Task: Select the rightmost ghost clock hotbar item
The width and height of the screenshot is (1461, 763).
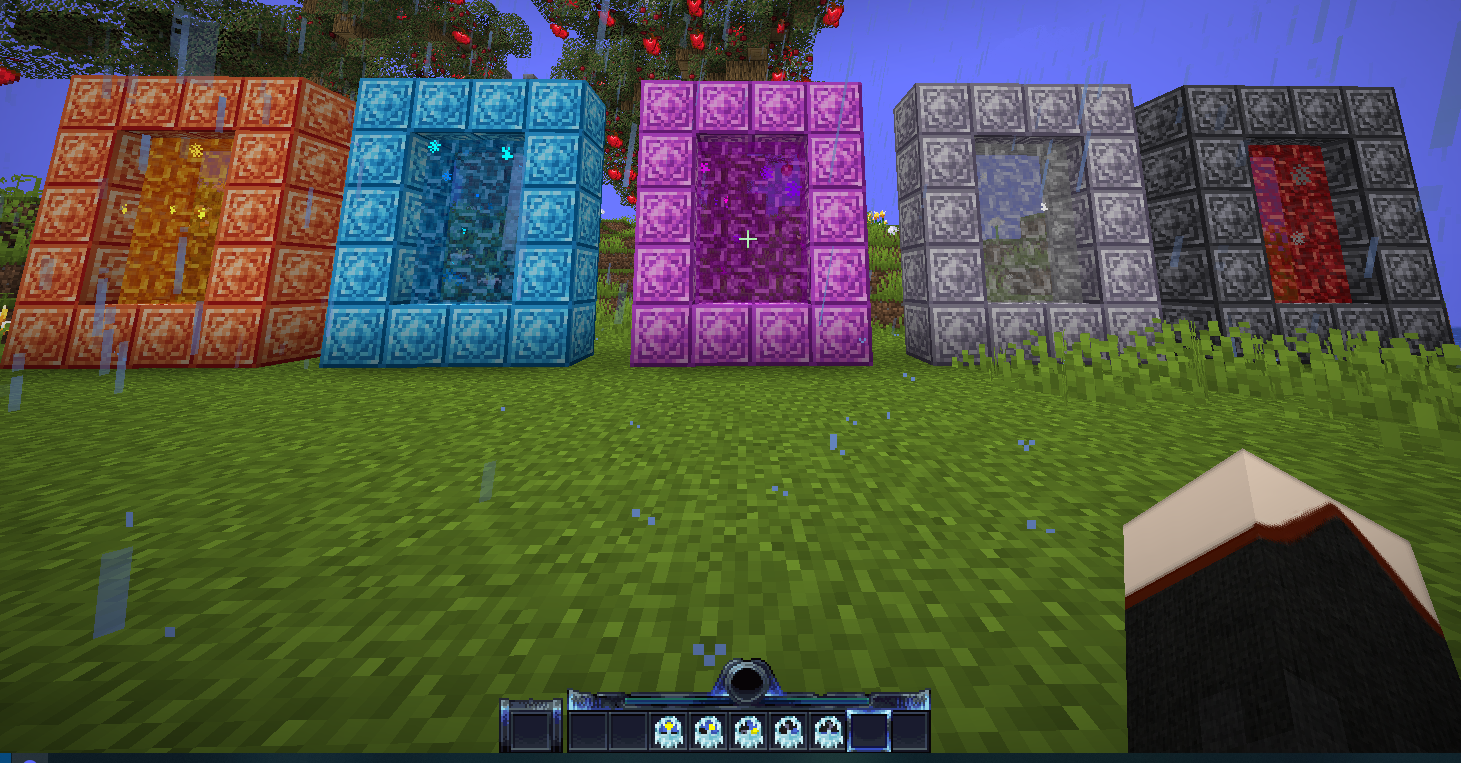Action: tap(828, 731)
